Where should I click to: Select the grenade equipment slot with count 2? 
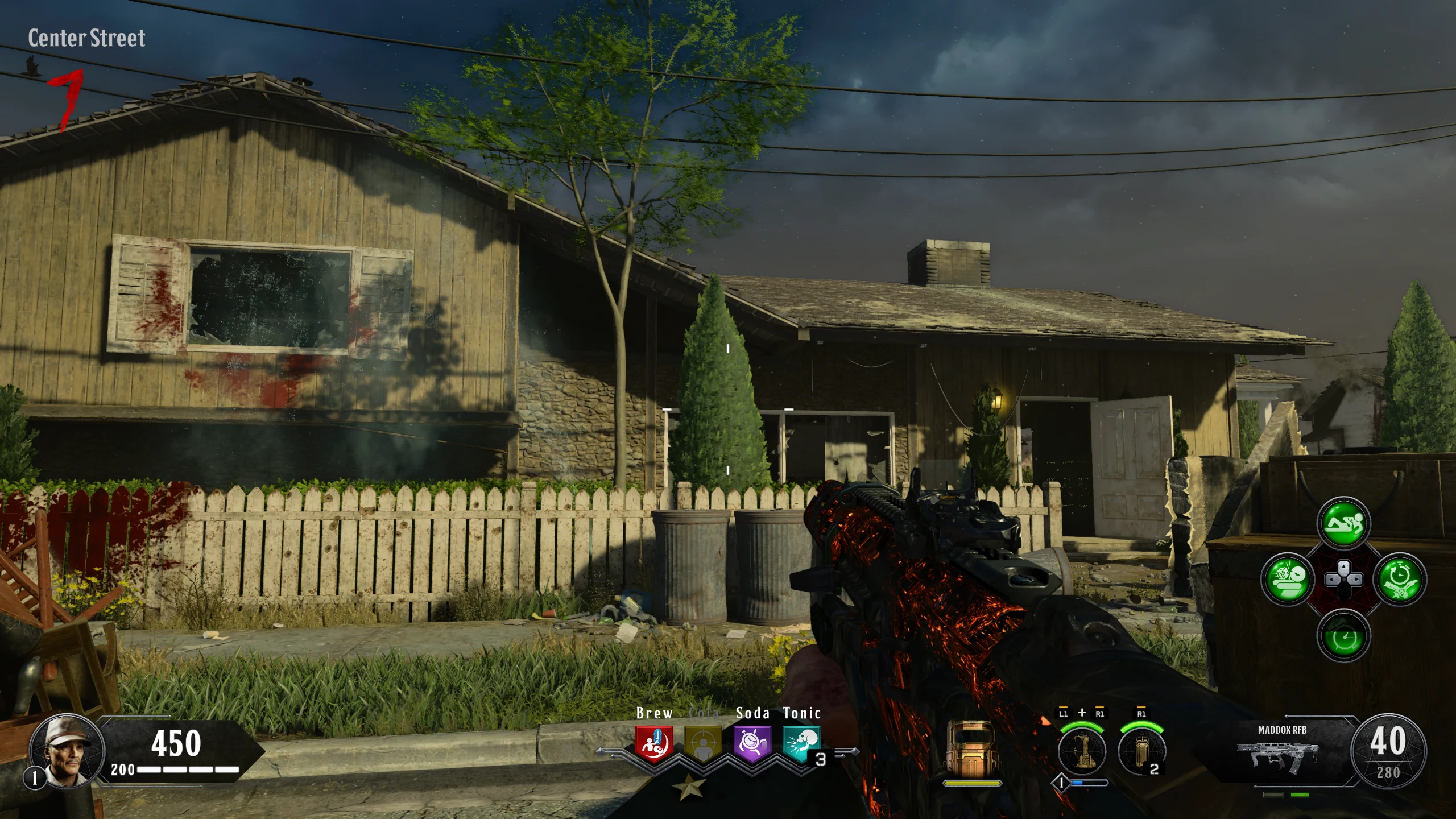(1141, 751)
